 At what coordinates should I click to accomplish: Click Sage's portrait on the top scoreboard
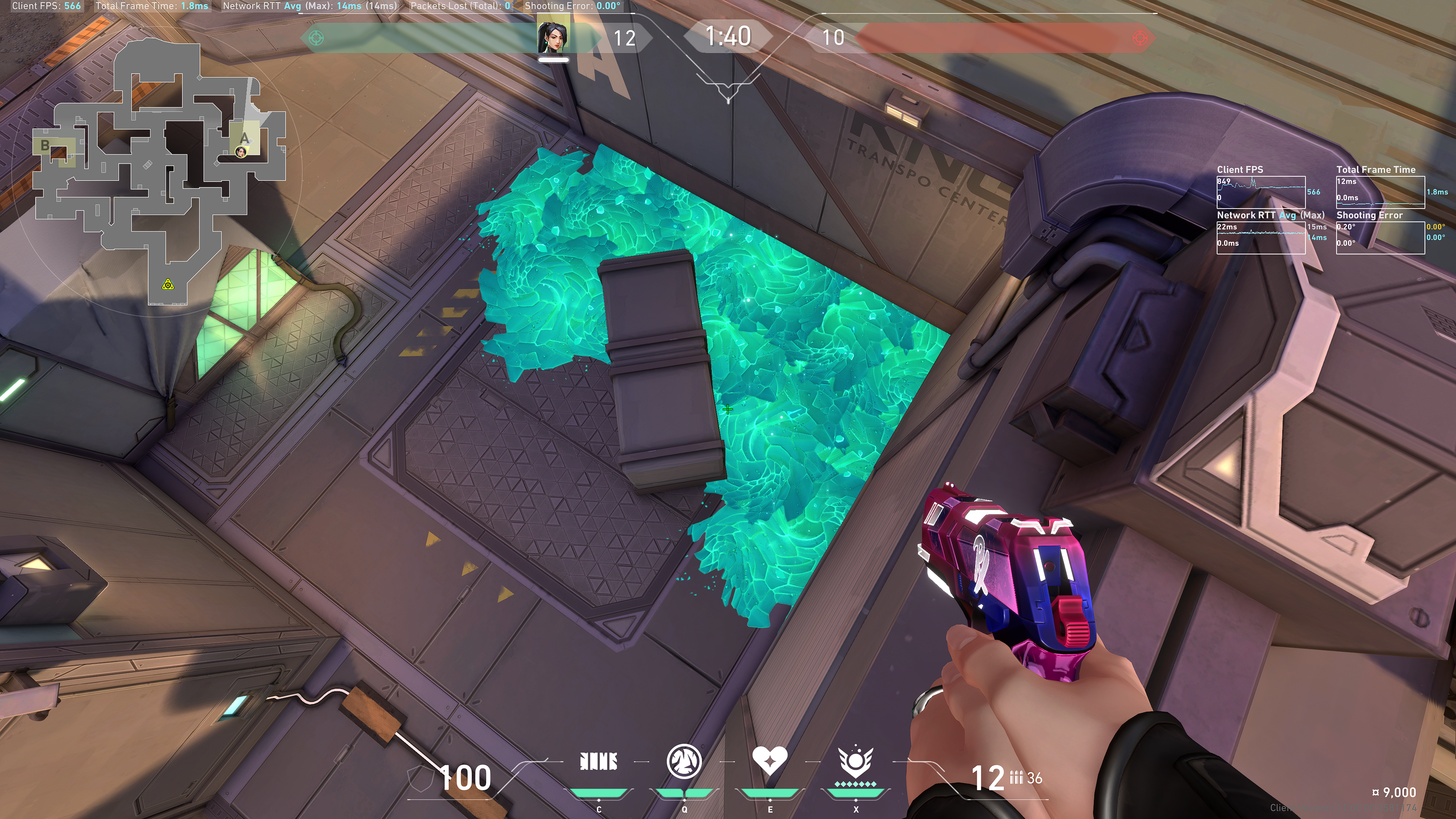coord(553,36)
